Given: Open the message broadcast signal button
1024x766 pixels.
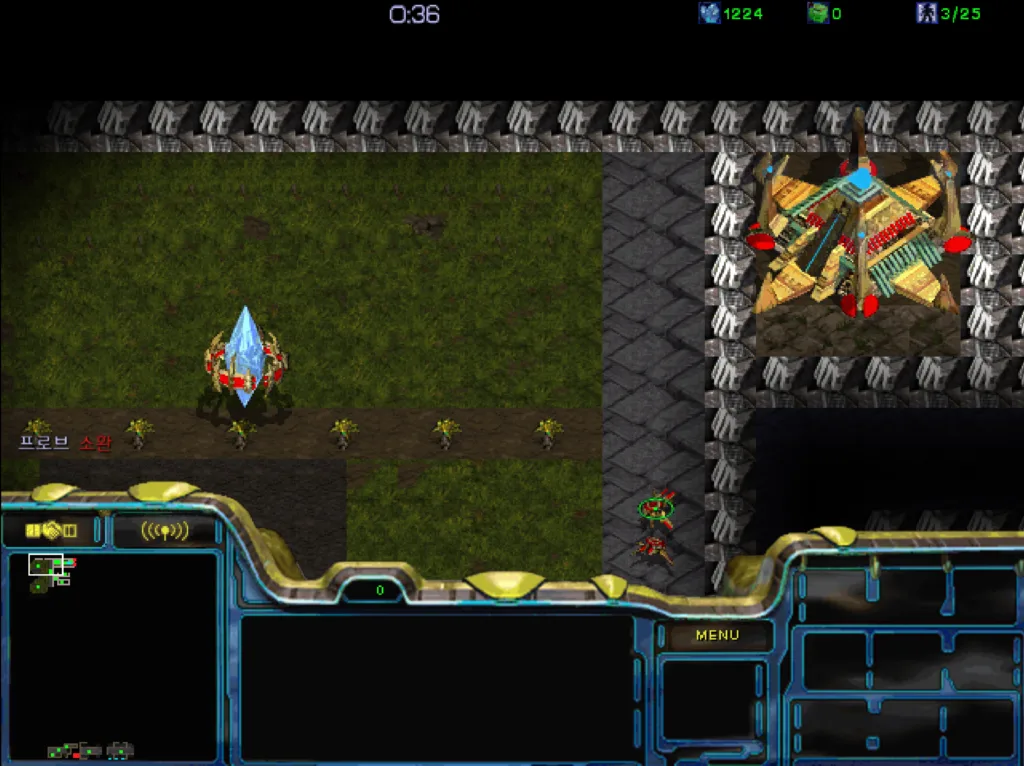Looking at the screenshot, I should [x=165, y=531].
